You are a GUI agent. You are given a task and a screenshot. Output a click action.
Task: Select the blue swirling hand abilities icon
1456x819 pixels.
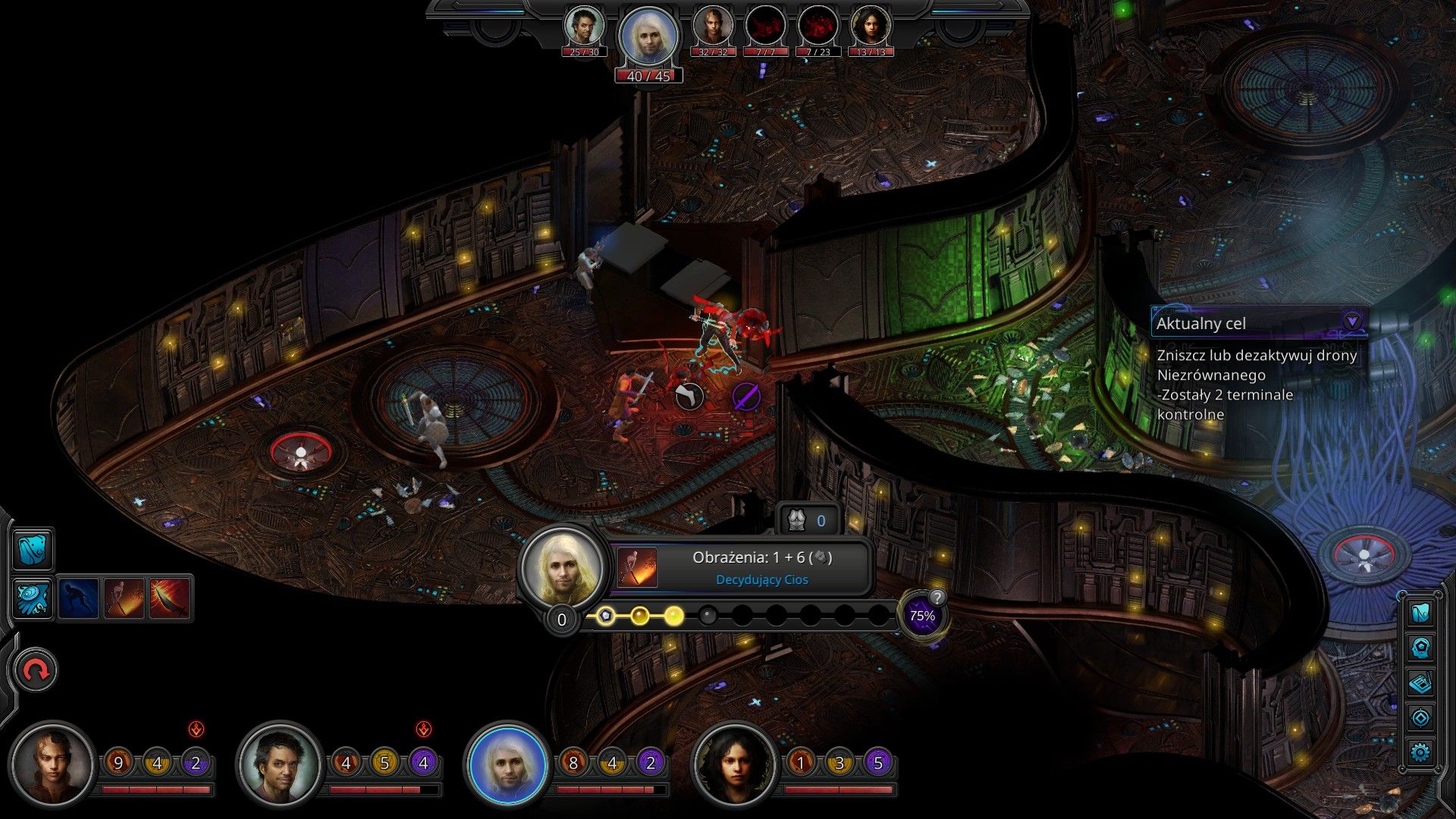pyautogui.click(x=33, y=598)
